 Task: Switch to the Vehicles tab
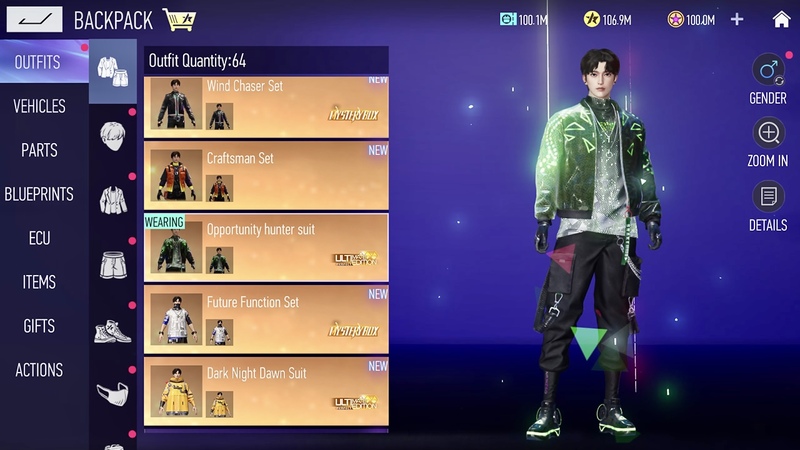click(x=39, y=106)
